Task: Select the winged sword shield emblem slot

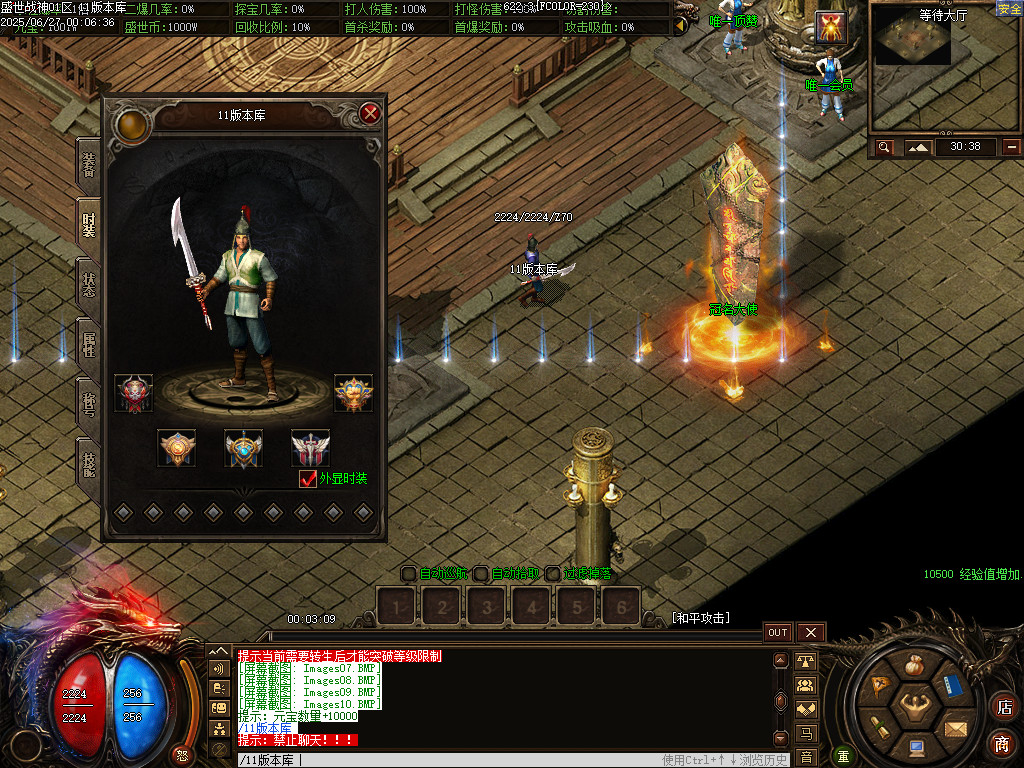Action: (x=310, y=448)
